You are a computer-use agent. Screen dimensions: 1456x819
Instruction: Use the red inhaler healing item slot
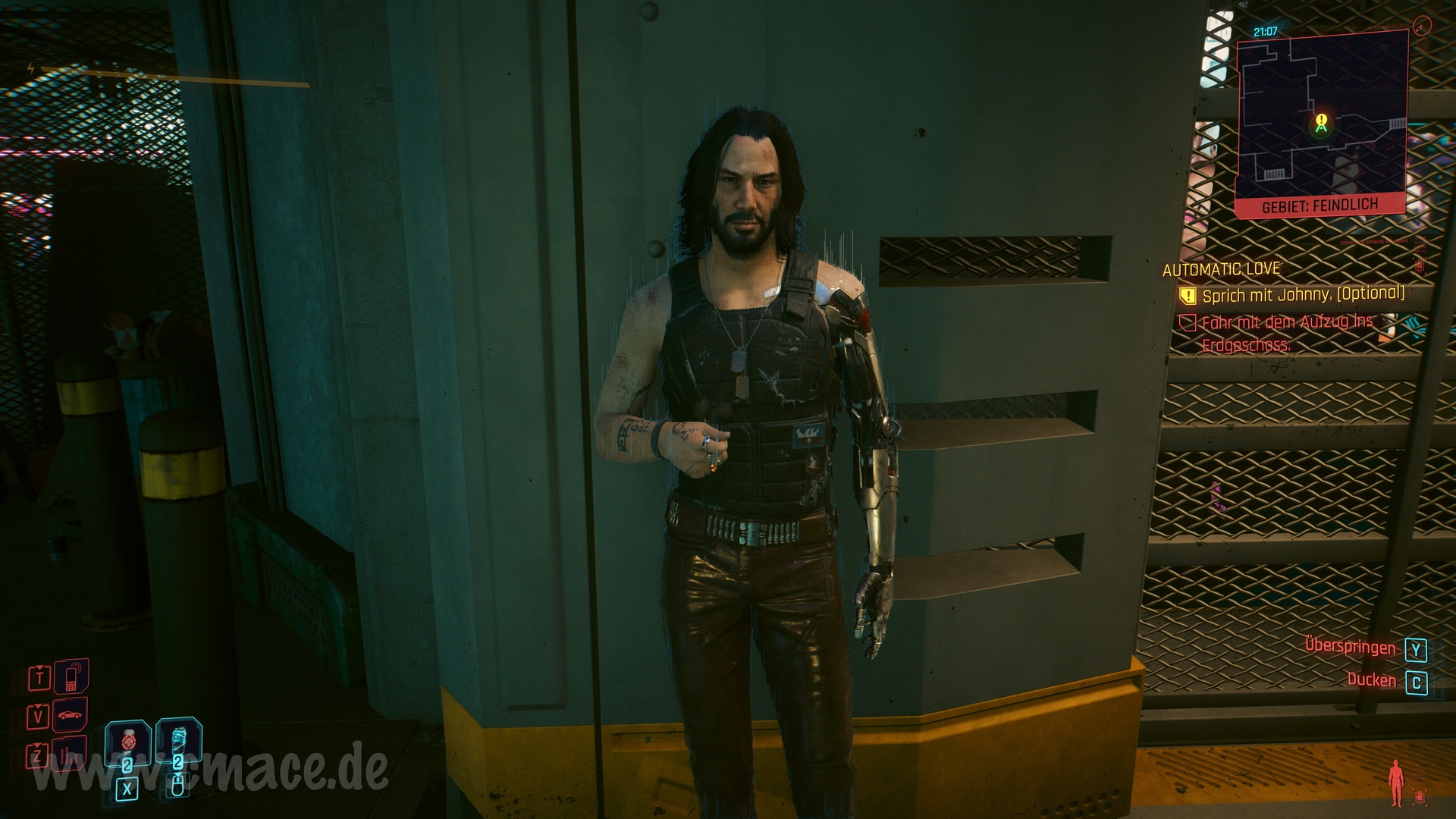coord(127,741)
